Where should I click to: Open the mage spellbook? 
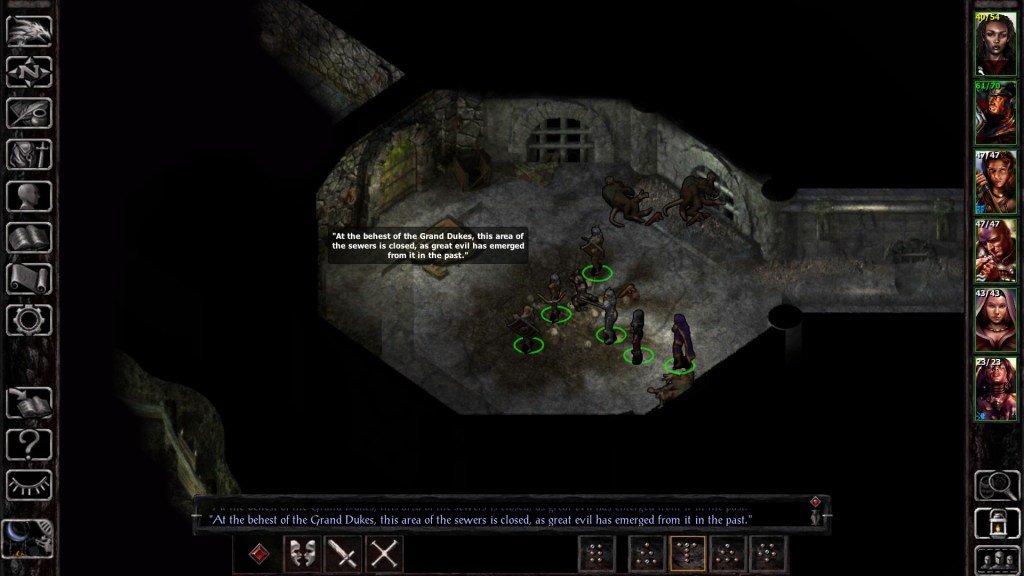[x=29, y=237]
